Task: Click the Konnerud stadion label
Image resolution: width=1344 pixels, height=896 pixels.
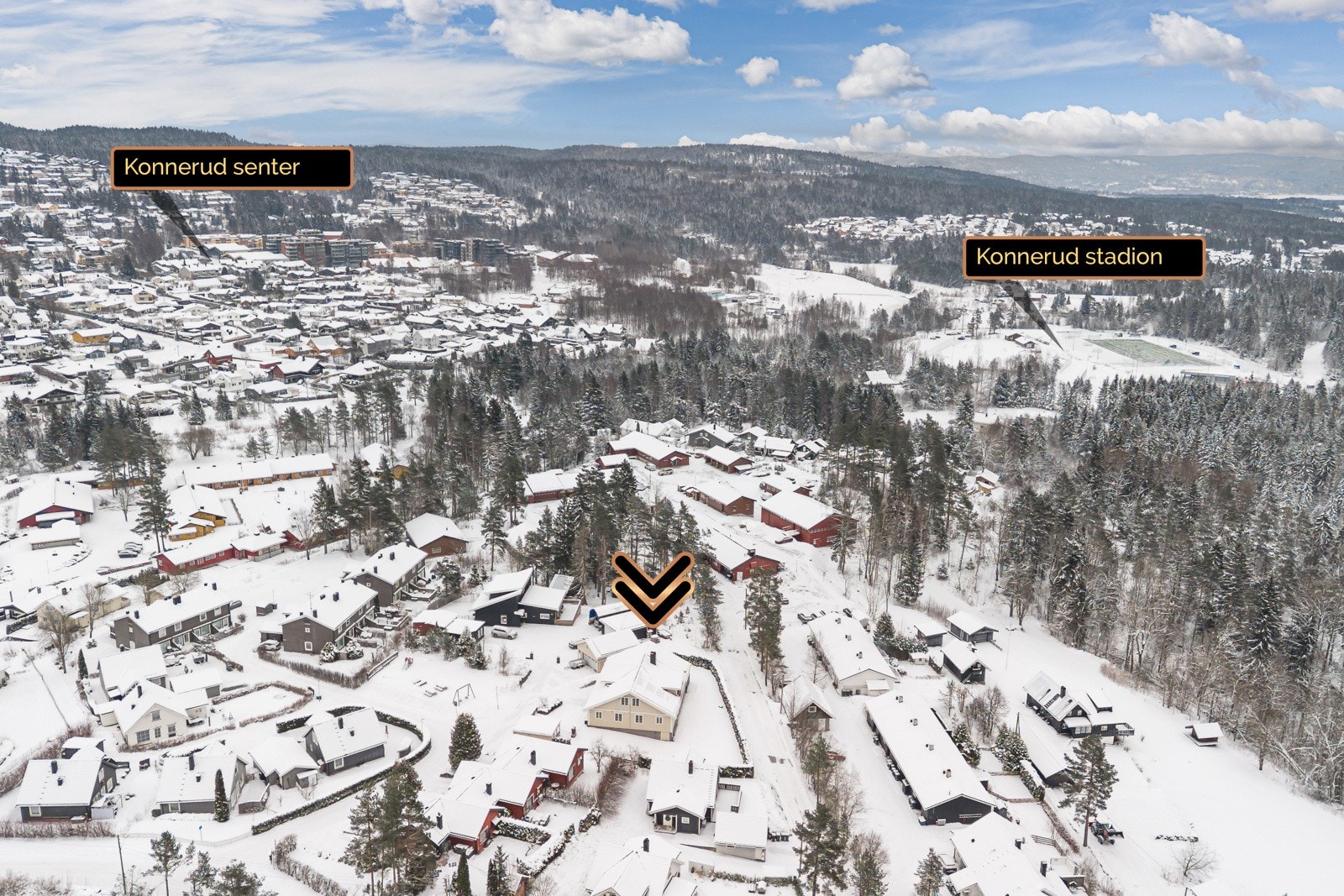Action: pyautogui.click(x=1083, y=257)
